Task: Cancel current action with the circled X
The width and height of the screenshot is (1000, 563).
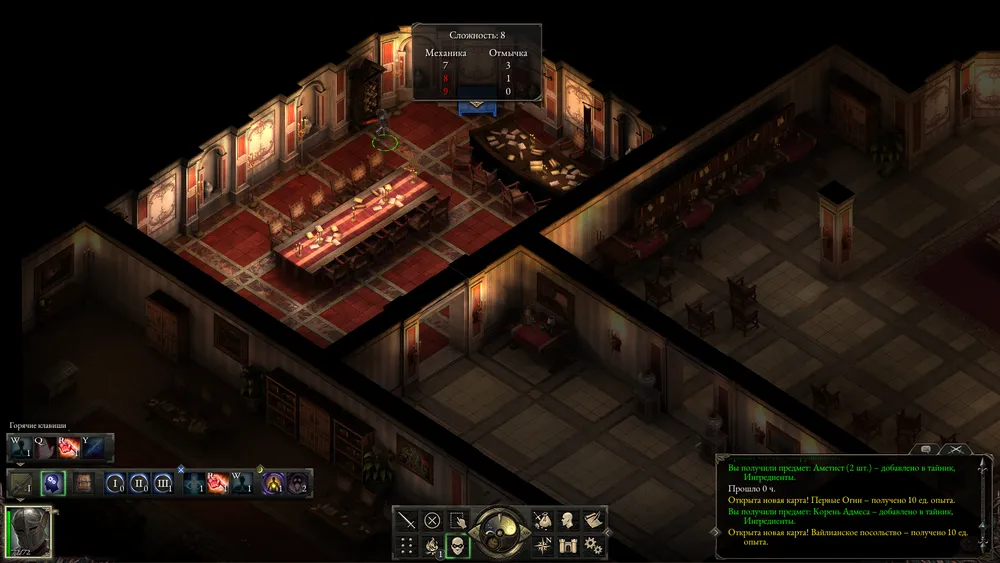Action: (432, 520)
